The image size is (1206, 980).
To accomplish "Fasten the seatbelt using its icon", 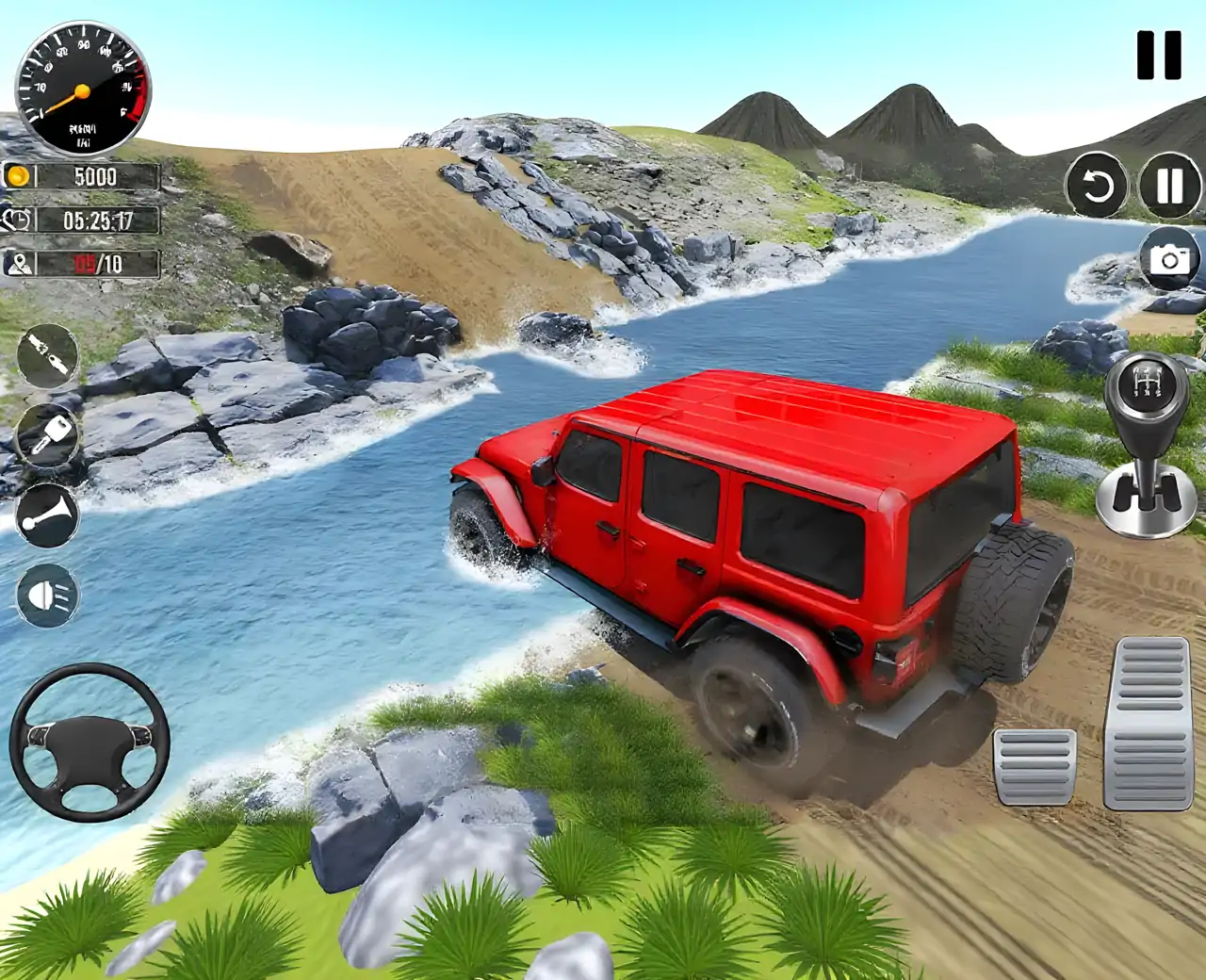I will tap(47, 355).
